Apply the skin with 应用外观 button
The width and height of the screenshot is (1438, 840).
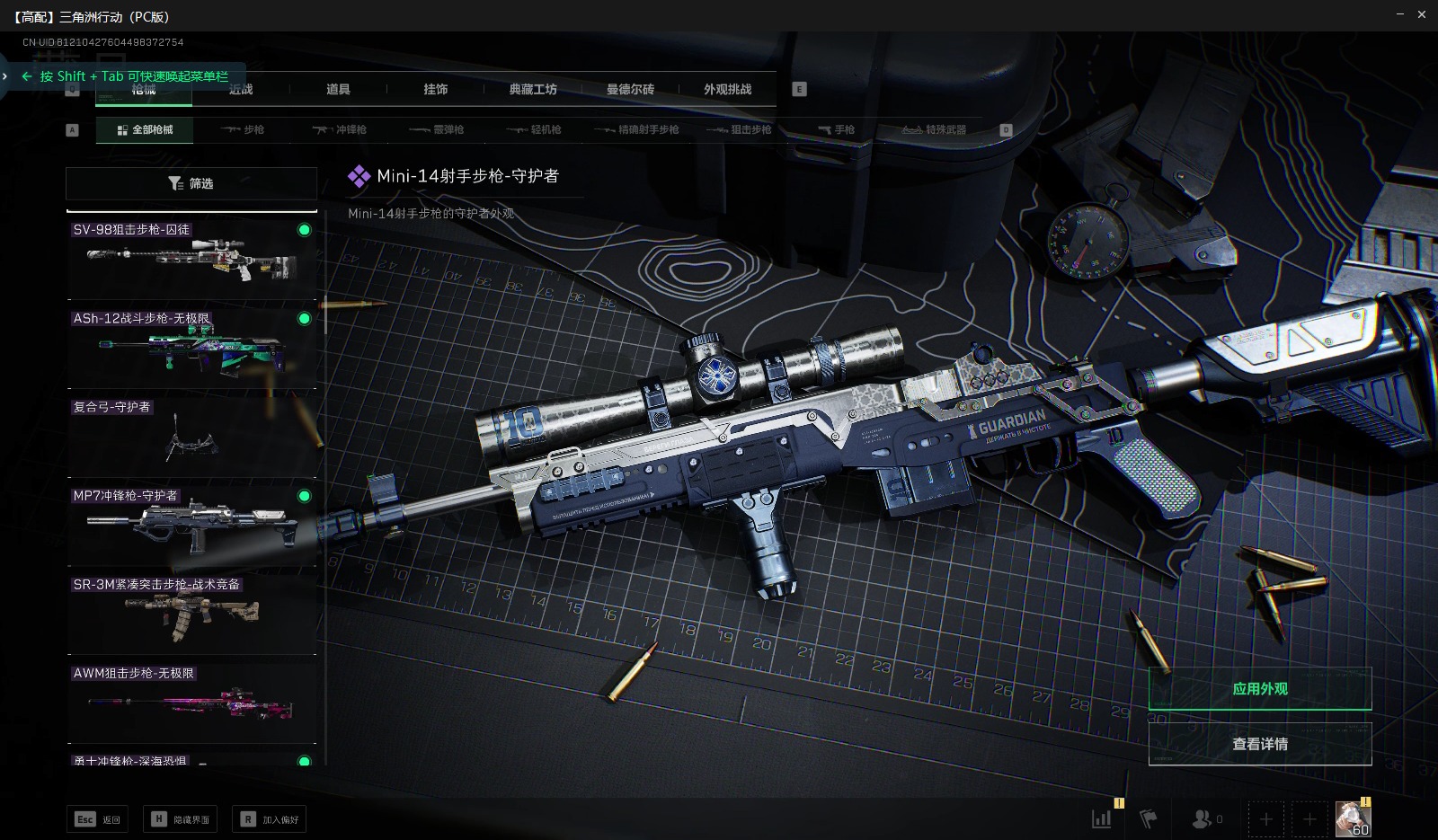pyautogui.click(x=1259, y=689)
